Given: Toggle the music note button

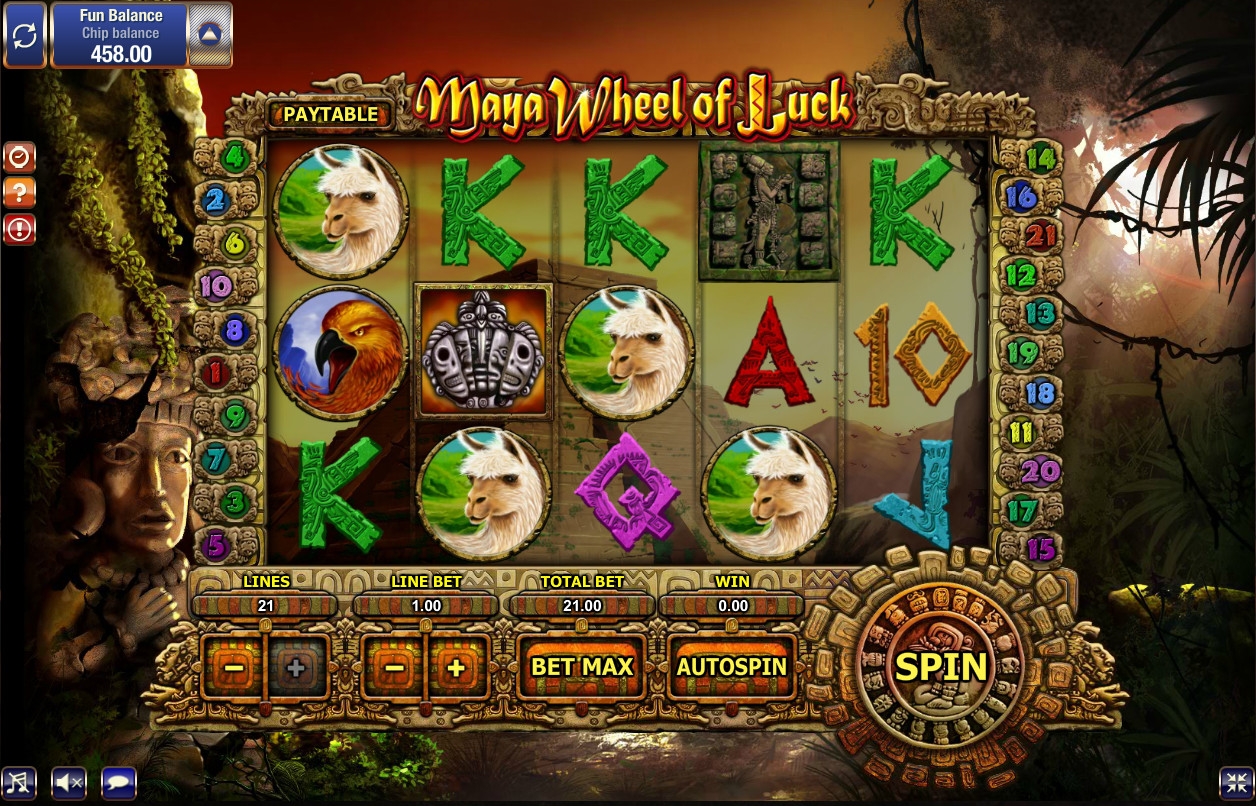Looking at the screenshot, I should 18,783.
